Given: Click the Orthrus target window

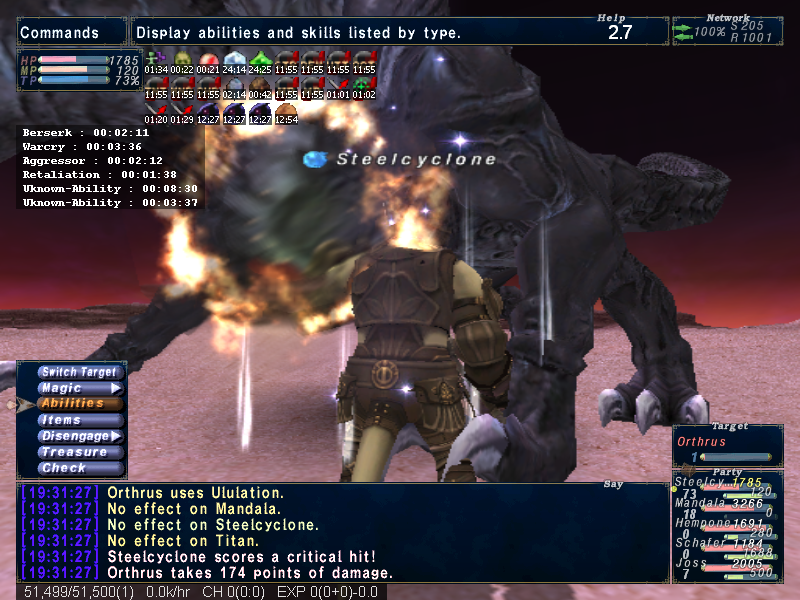Looking at the screenshot, I should click(727, 445).
